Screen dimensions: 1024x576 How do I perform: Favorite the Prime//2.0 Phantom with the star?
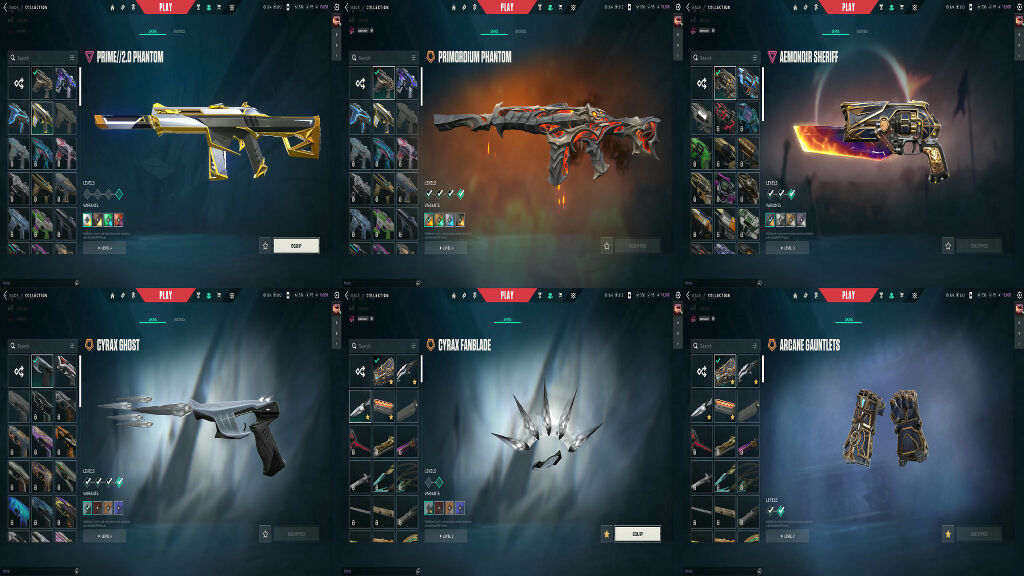coord(265,245)
